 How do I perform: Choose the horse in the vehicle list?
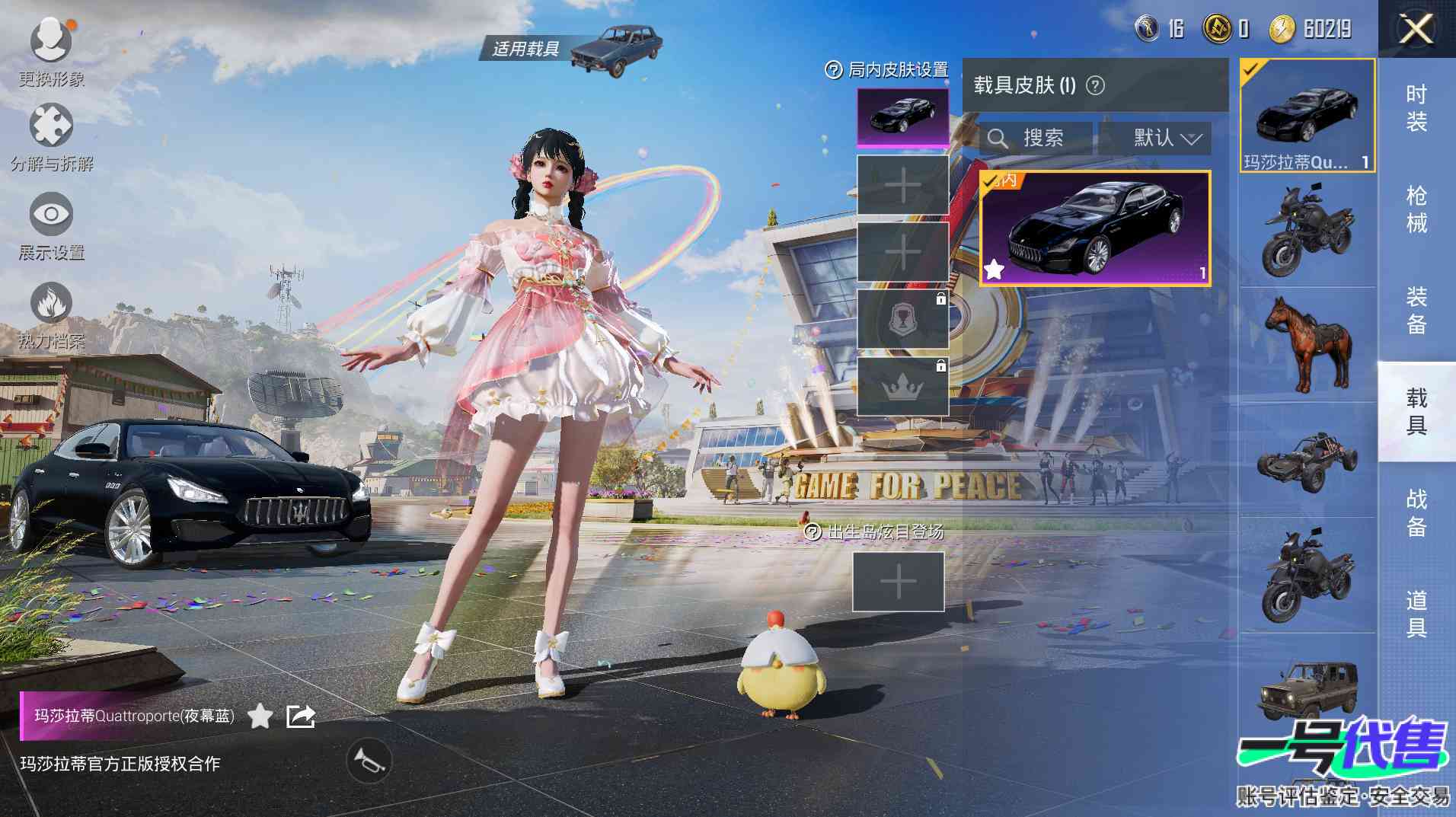[x=1307, y=343]
